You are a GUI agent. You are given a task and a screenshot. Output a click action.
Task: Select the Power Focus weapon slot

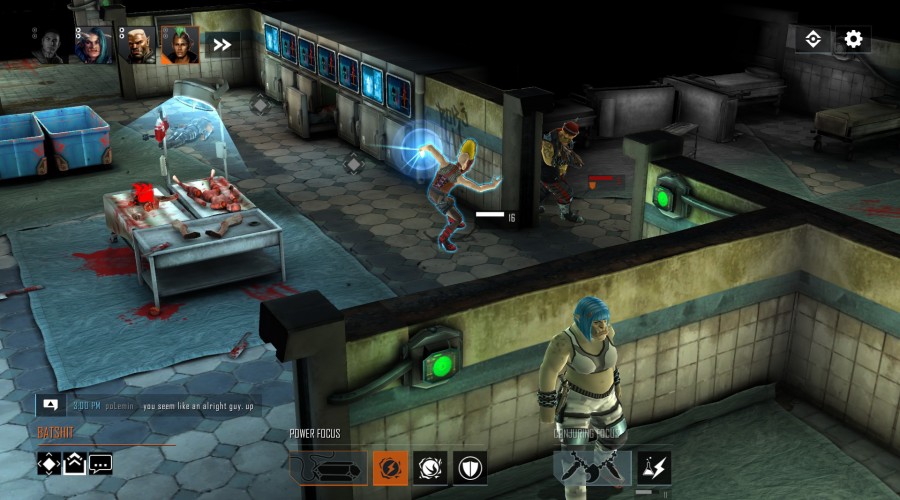coord(327,467)
